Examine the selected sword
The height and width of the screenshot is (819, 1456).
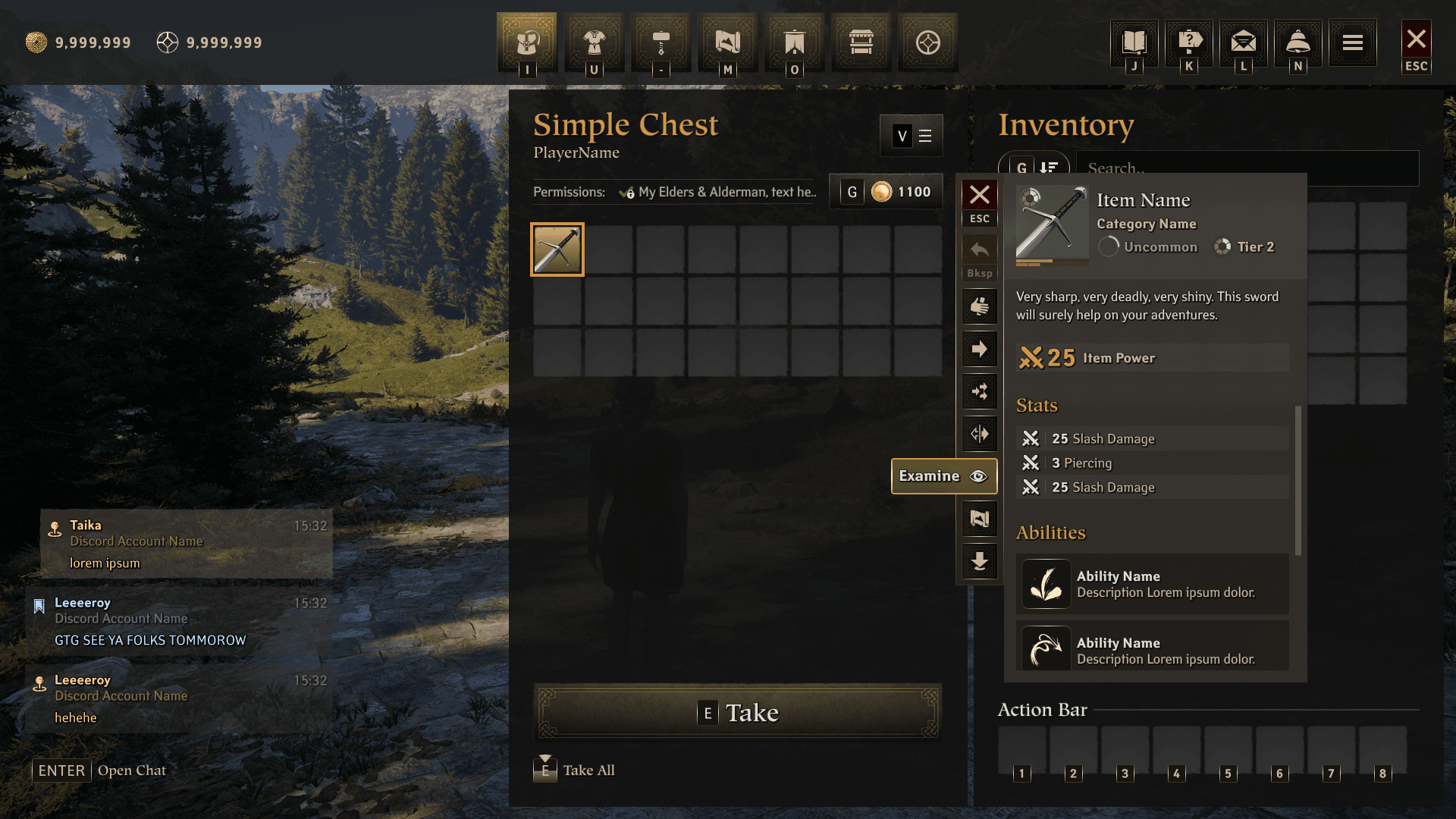(943, 476)
